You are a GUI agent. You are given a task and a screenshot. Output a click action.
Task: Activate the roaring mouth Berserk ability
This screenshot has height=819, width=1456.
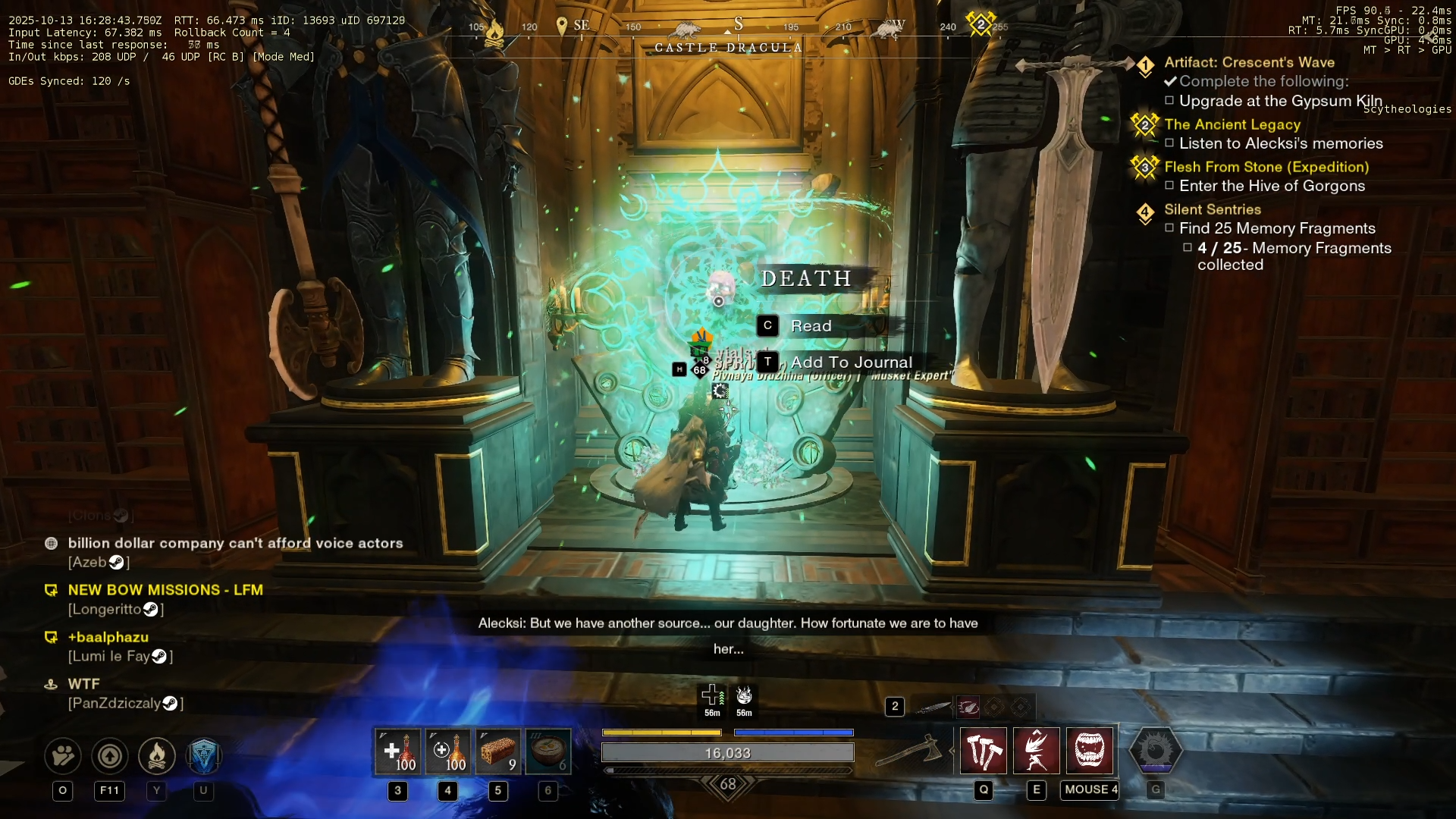1090,751
